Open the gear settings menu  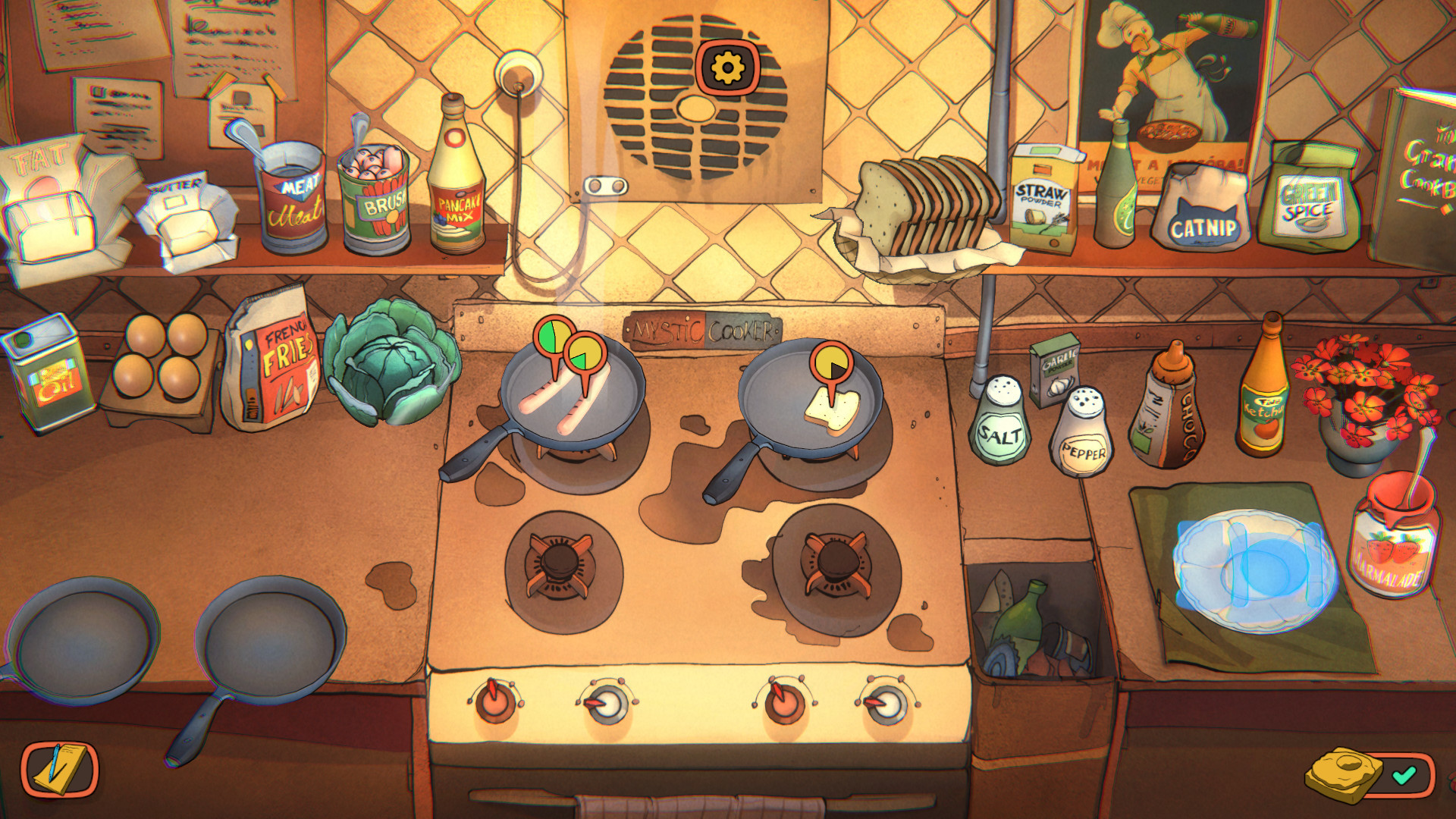pyautogui.click(x=726, y=68)
